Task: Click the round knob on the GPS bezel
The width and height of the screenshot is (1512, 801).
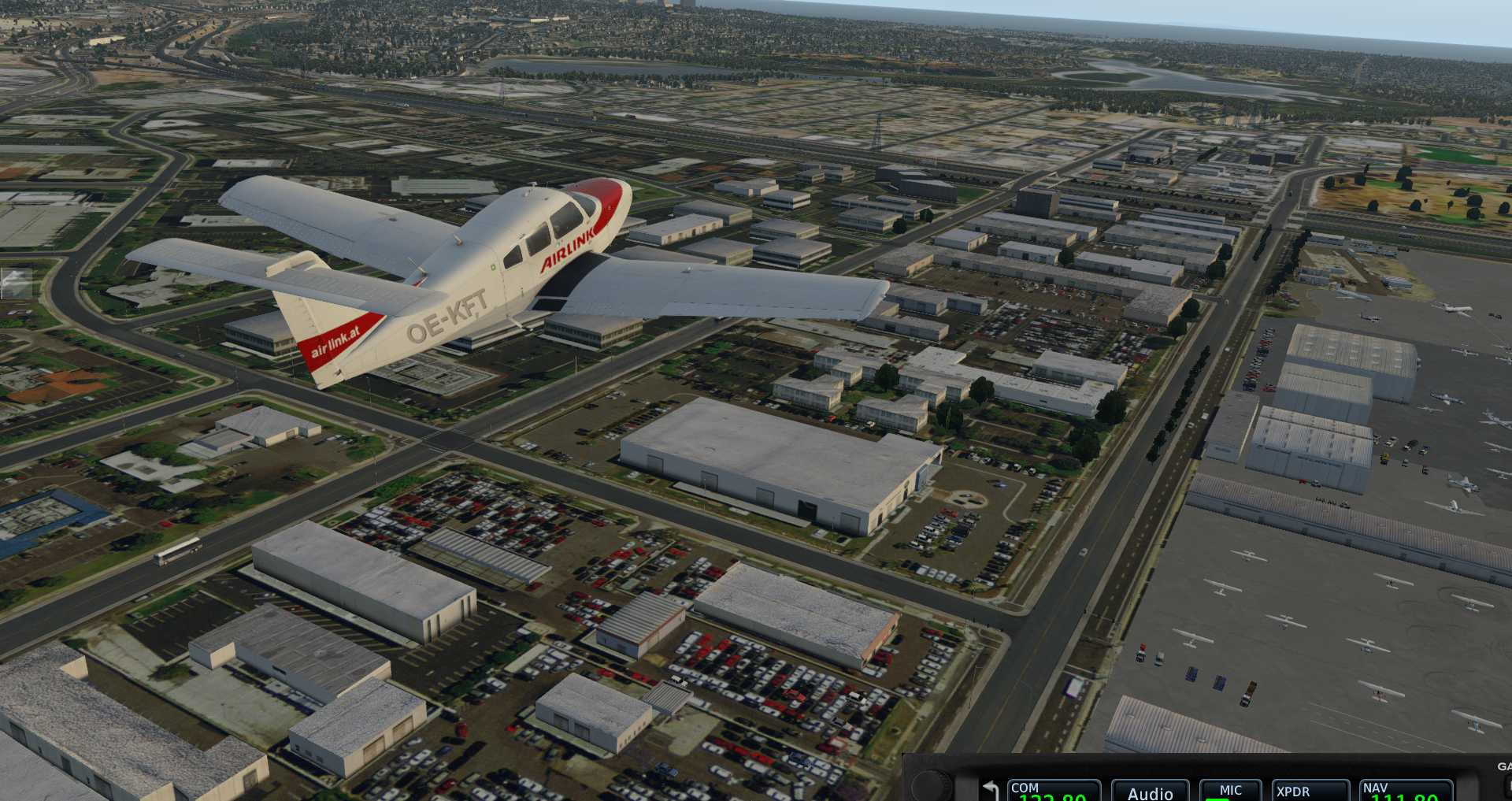Action: click(x=932, y=785)
